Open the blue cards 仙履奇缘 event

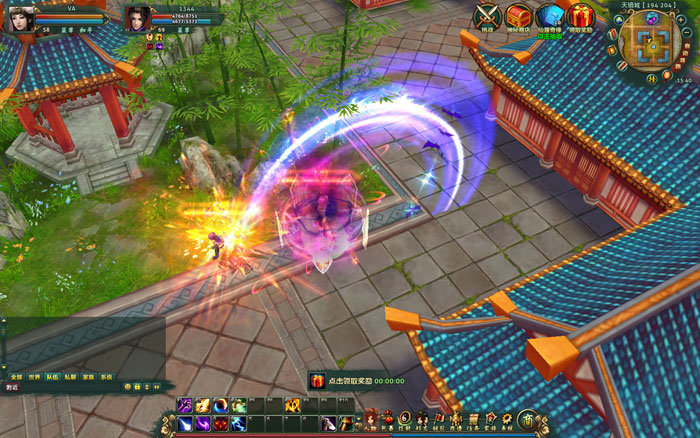(x=548, y=16)
